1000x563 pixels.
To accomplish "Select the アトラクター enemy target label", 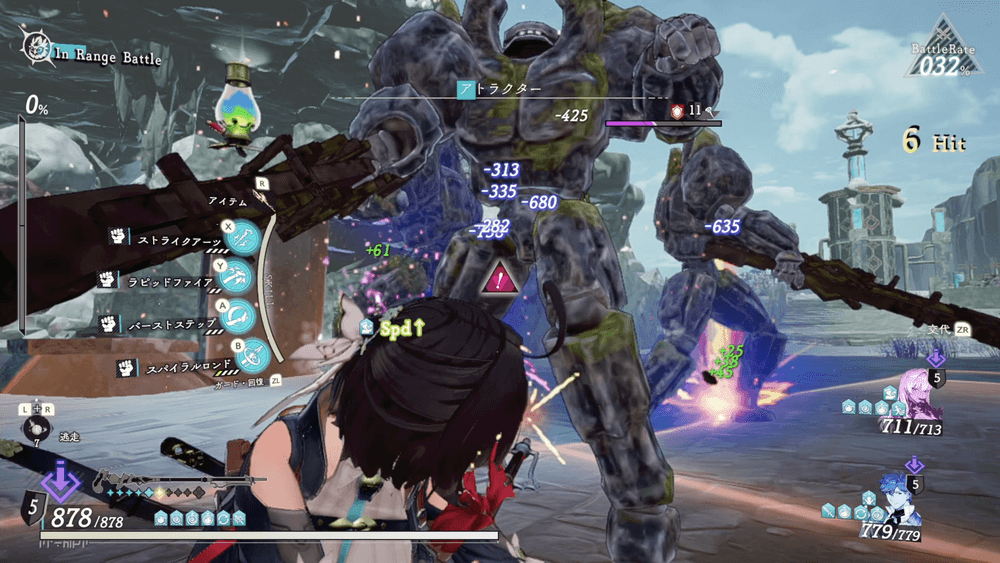I will 500,89.
